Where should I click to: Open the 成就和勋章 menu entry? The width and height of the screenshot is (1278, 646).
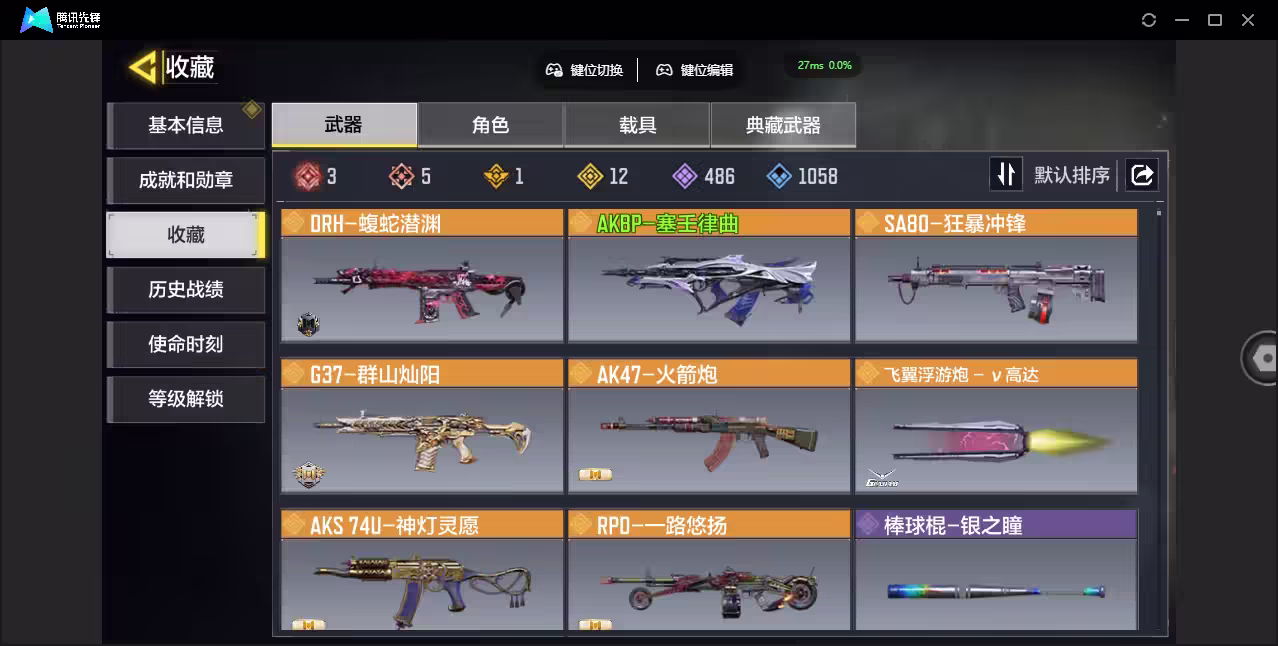tap(186, 181)
